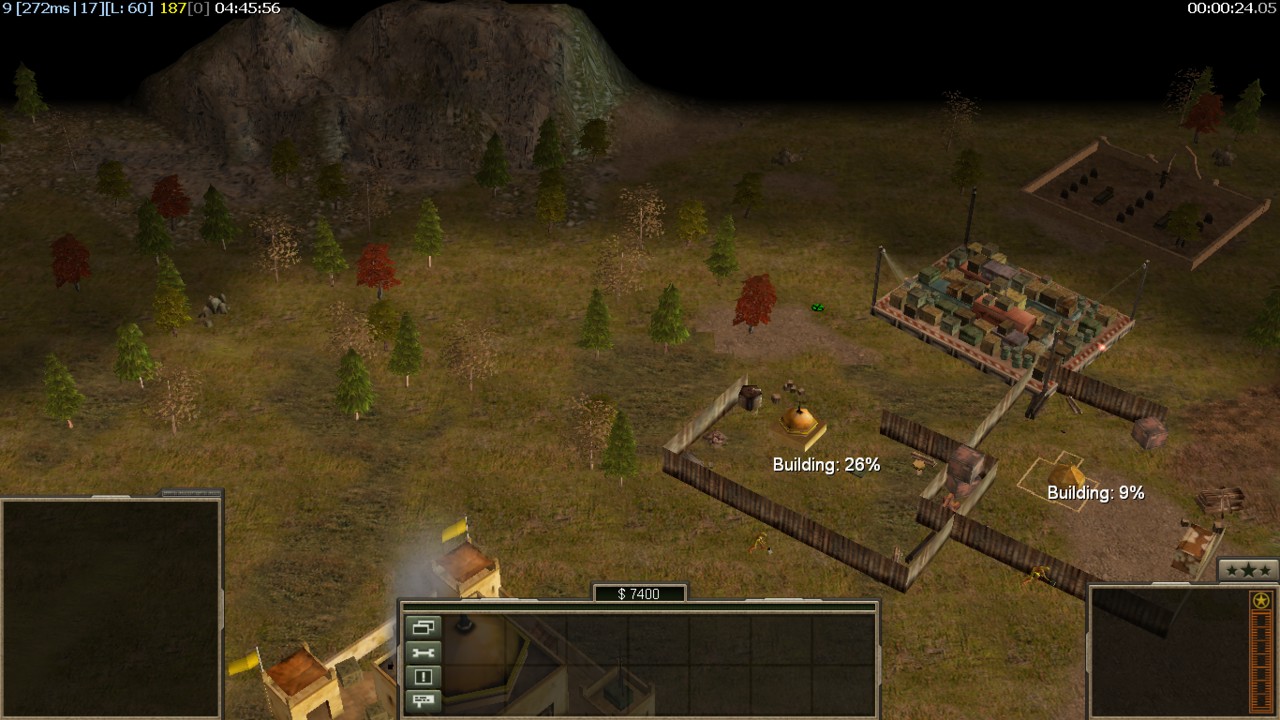Click the minimap radar panel
The height and width of the screenshot is (720, 1280).
coord(110,607)
